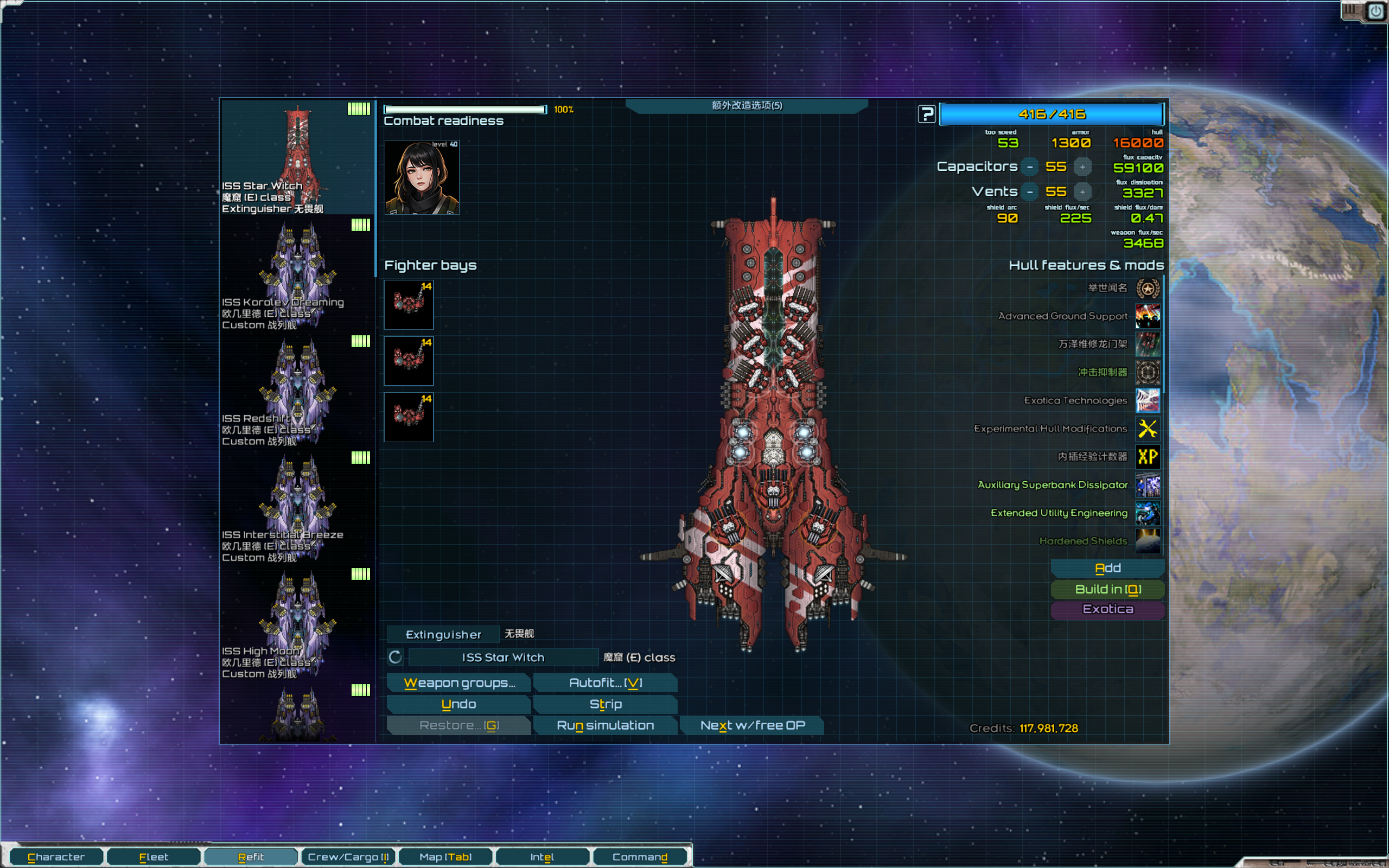The image size is (1389, 868).
Task: Click the question mark help icon
Action: pyautogui.click(x=926, y=114)
